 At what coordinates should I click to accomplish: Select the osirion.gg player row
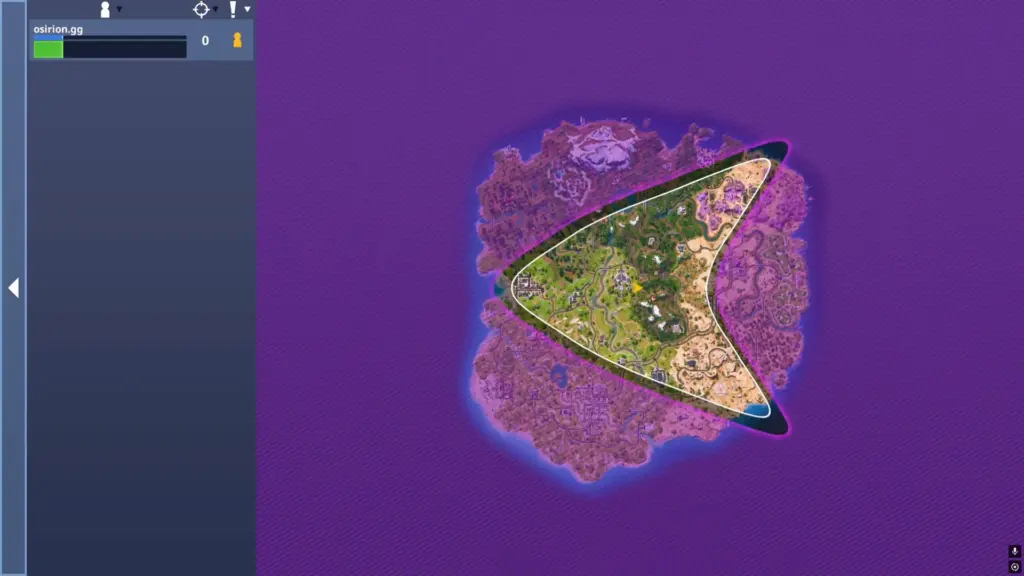(110, 41)
